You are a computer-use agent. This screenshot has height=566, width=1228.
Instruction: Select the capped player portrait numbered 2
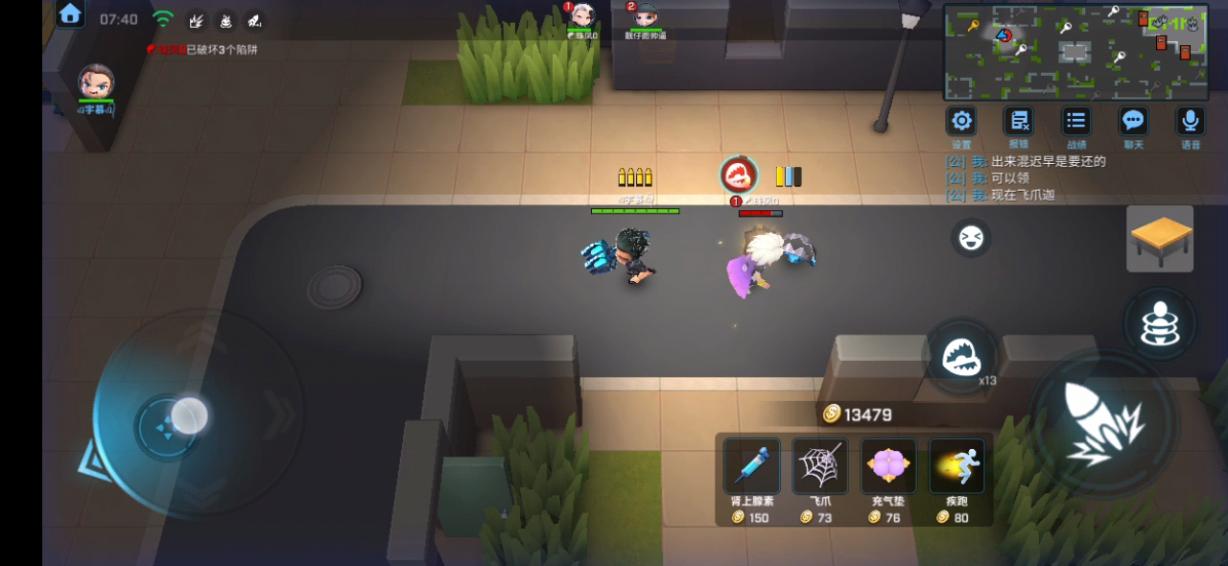point(645,17)
